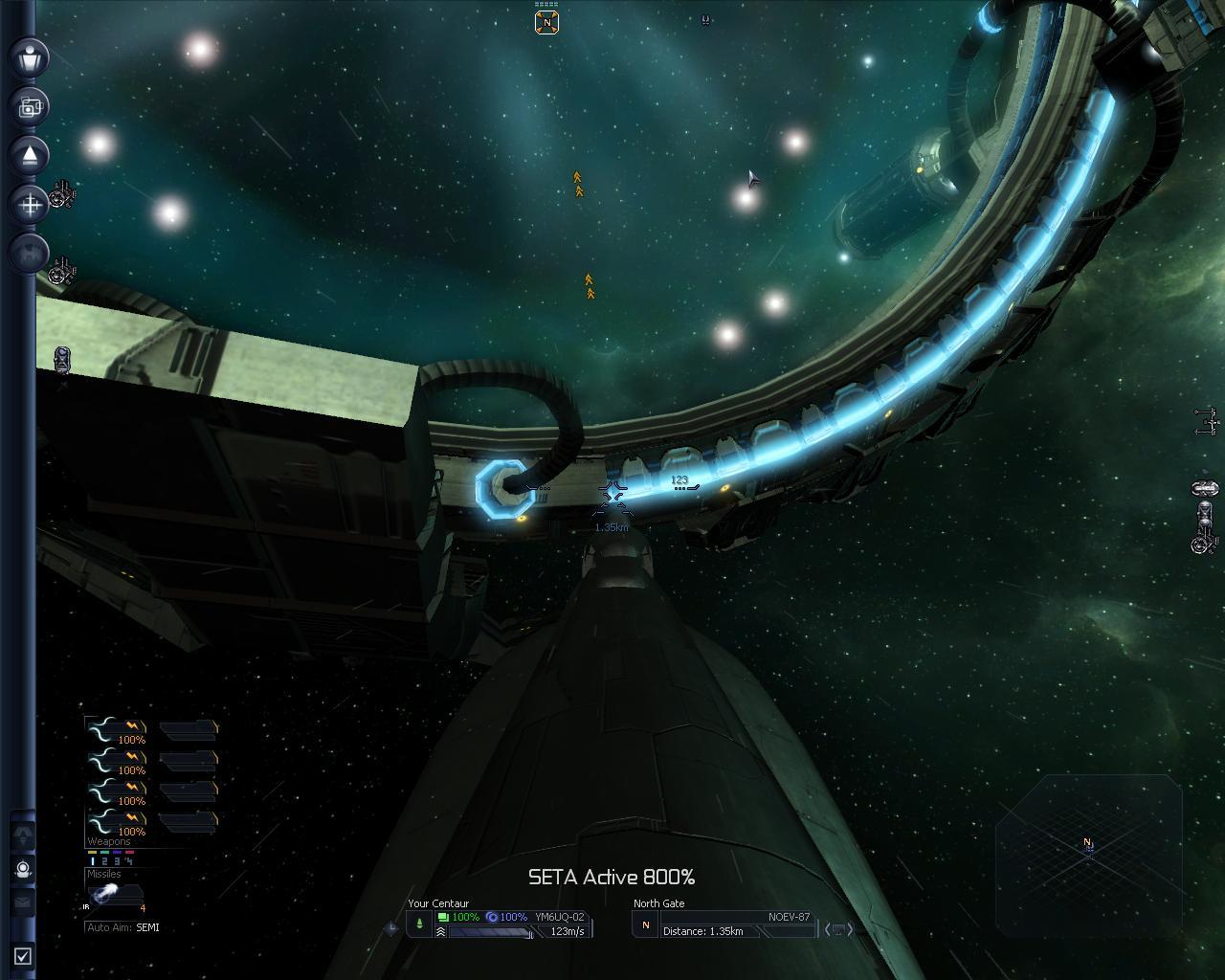
Task: Cycle to the previous target with left arrow
Action: click(x=827, y=929)
